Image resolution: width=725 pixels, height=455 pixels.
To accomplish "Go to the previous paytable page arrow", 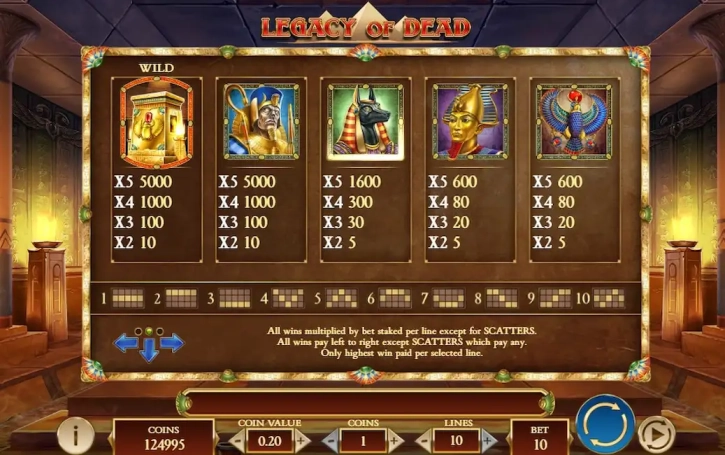I will pos(126,343).
